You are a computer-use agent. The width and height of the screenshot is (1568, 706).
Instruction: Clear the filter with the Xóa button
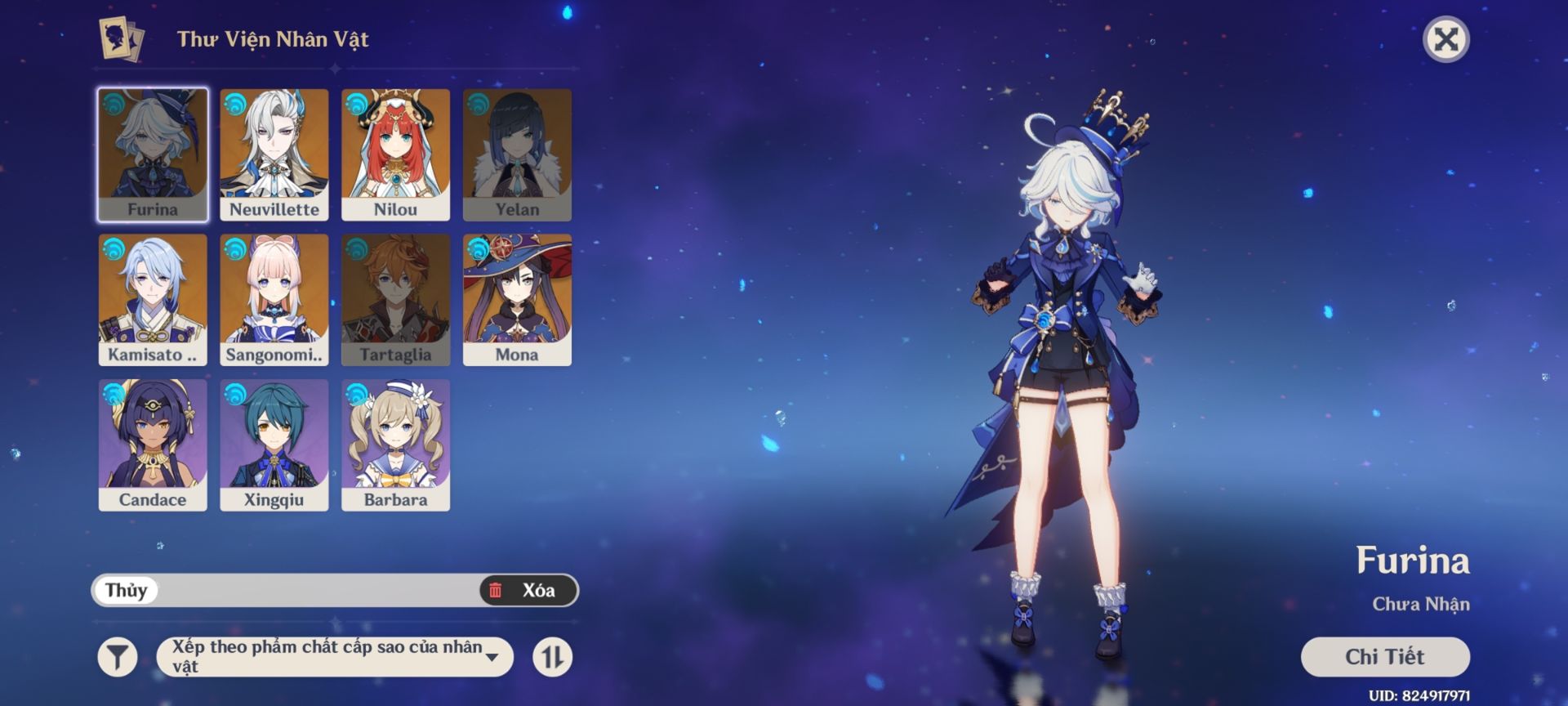[x=528, y=590]
